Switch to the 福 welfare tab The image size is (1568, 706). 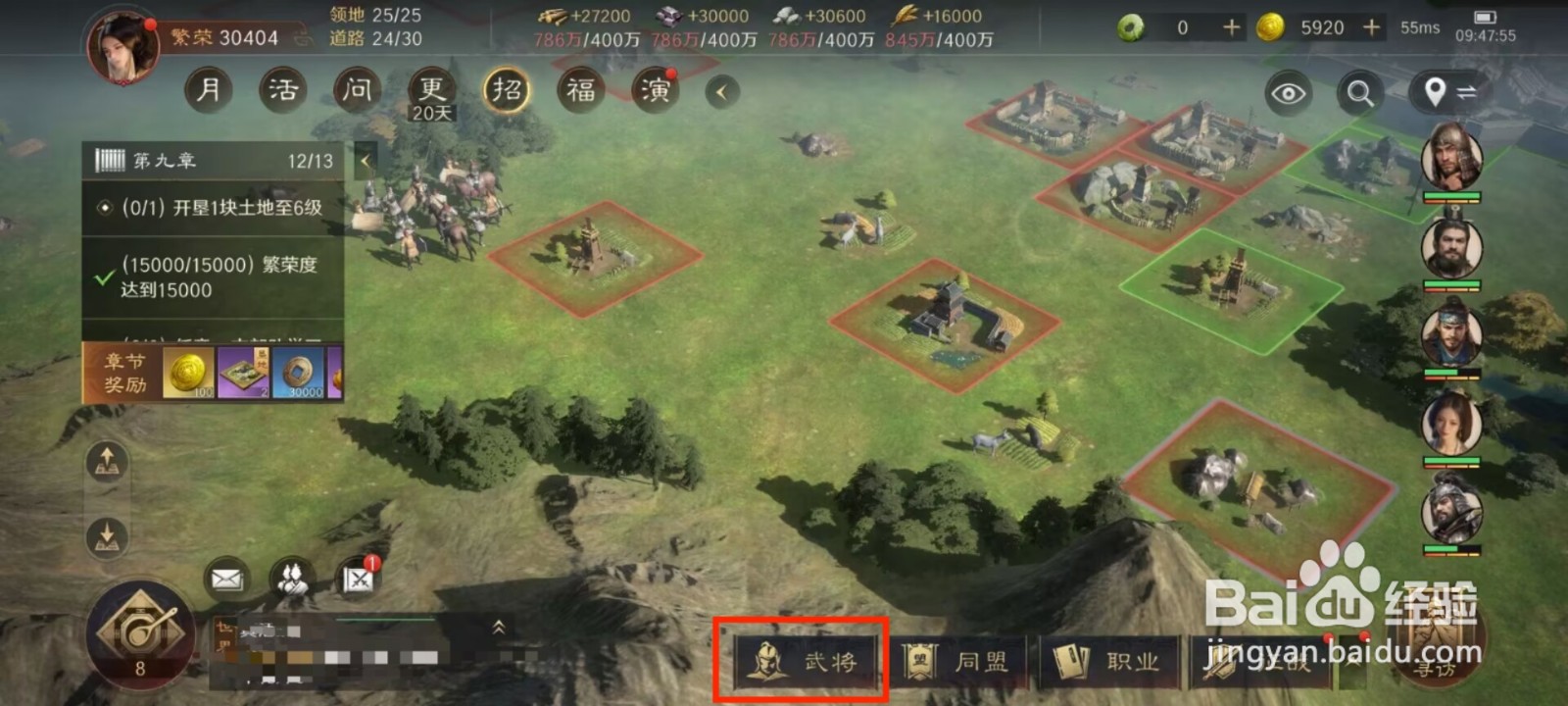click(x=579, y=89)
